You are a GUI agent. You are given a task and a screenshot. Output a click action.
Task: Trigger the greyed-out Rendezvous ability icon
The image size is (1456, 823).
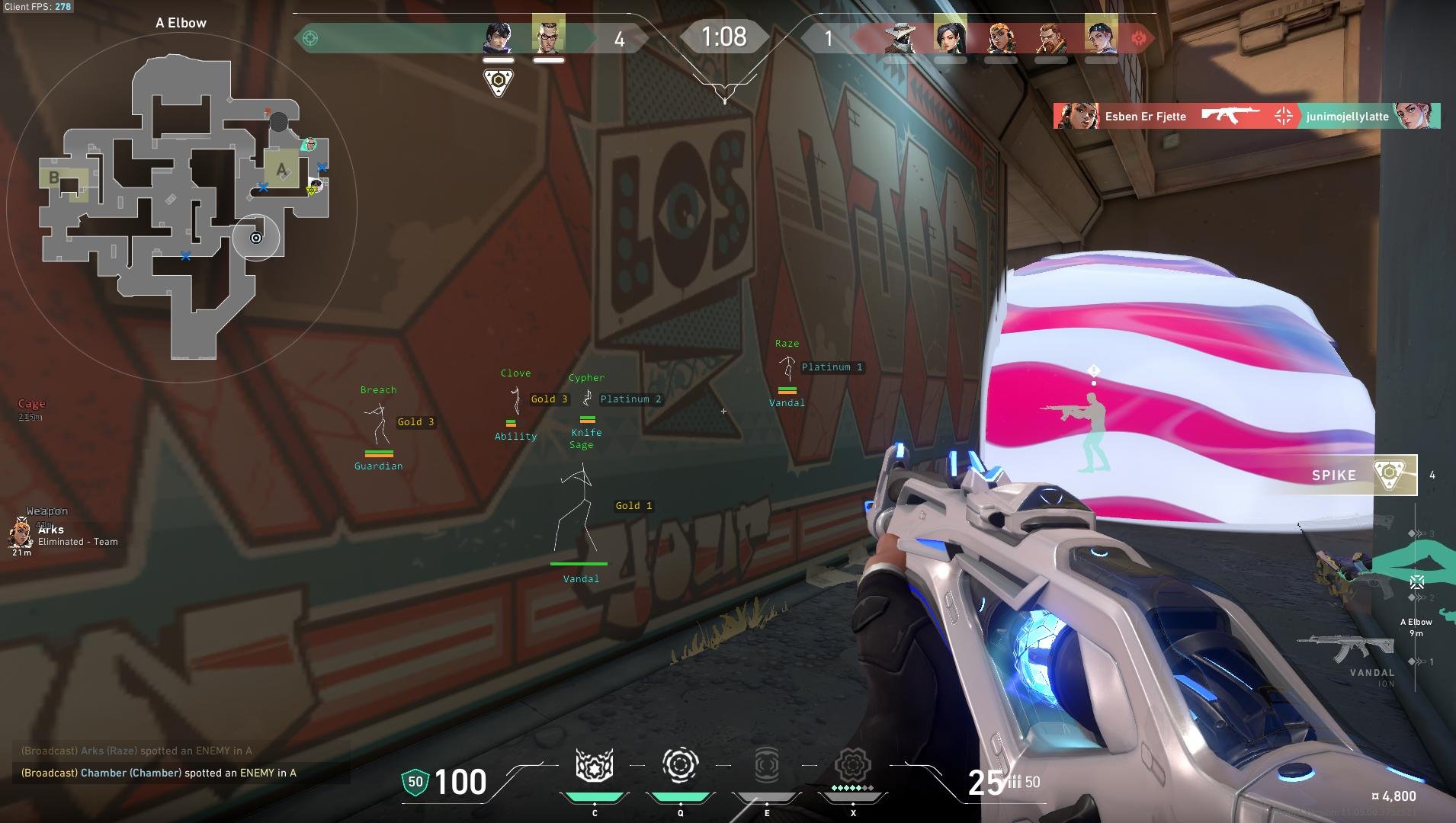click(x=767, y=766)
